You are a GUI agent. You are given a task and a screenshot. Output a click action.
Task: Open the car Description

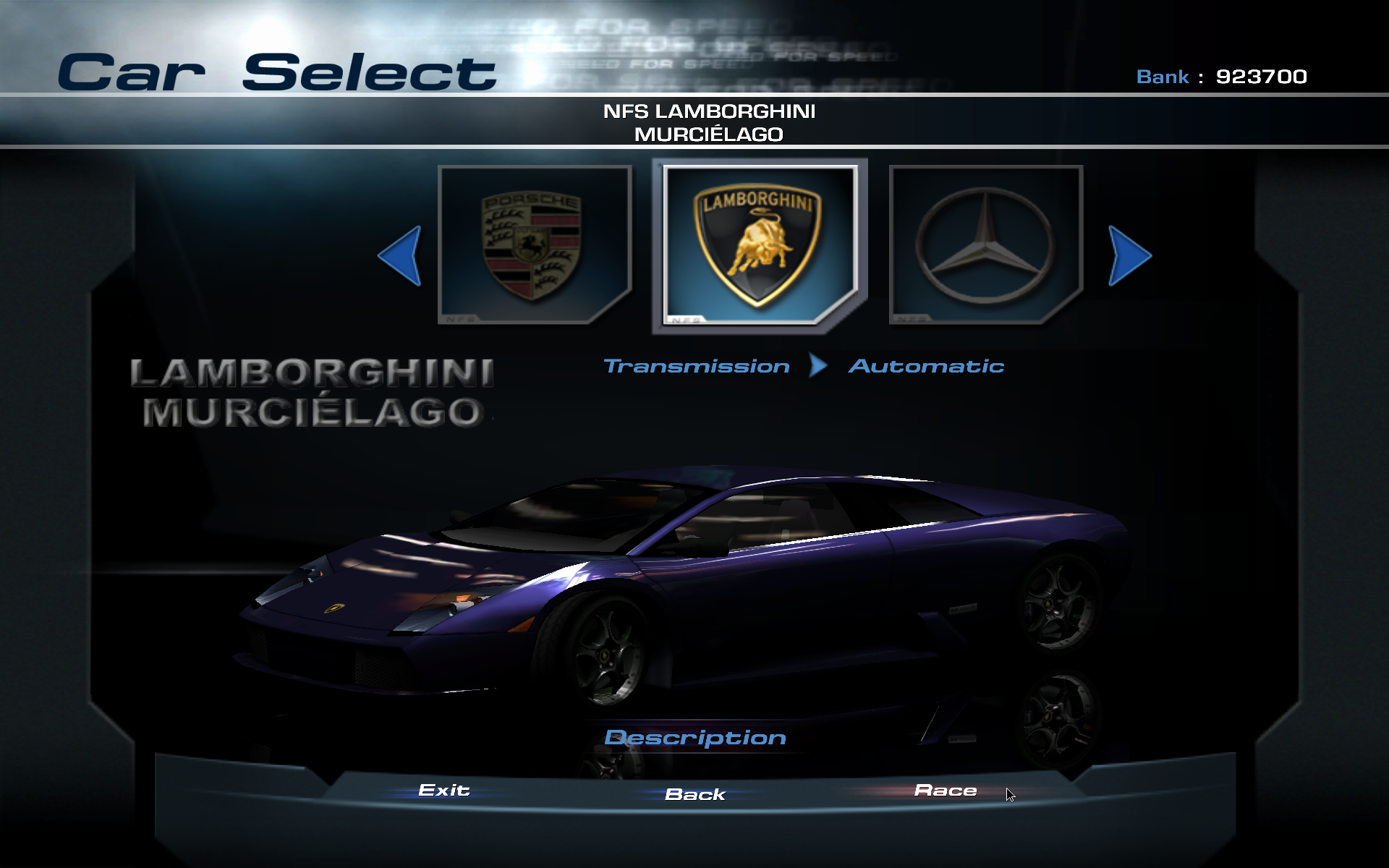pyautogui.click(x=695, y=738)
